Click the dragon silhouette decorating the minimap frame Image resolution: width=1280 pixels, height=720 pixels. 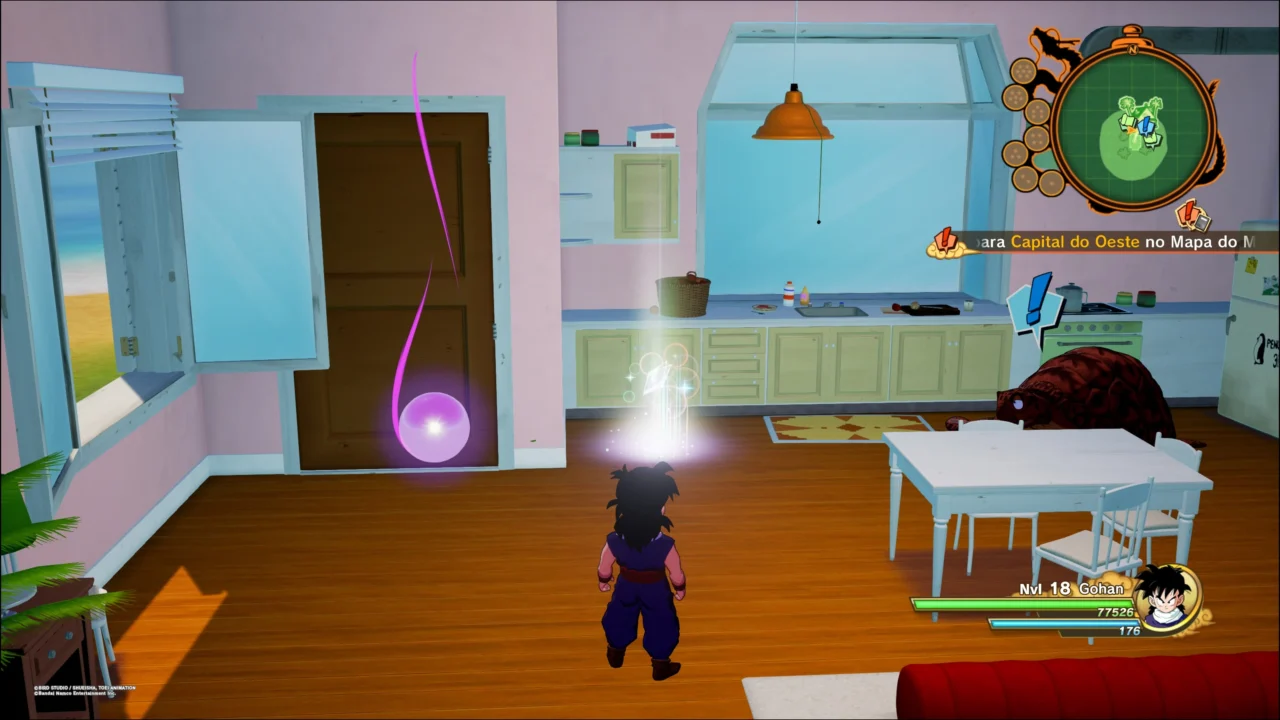point(1051,47)
